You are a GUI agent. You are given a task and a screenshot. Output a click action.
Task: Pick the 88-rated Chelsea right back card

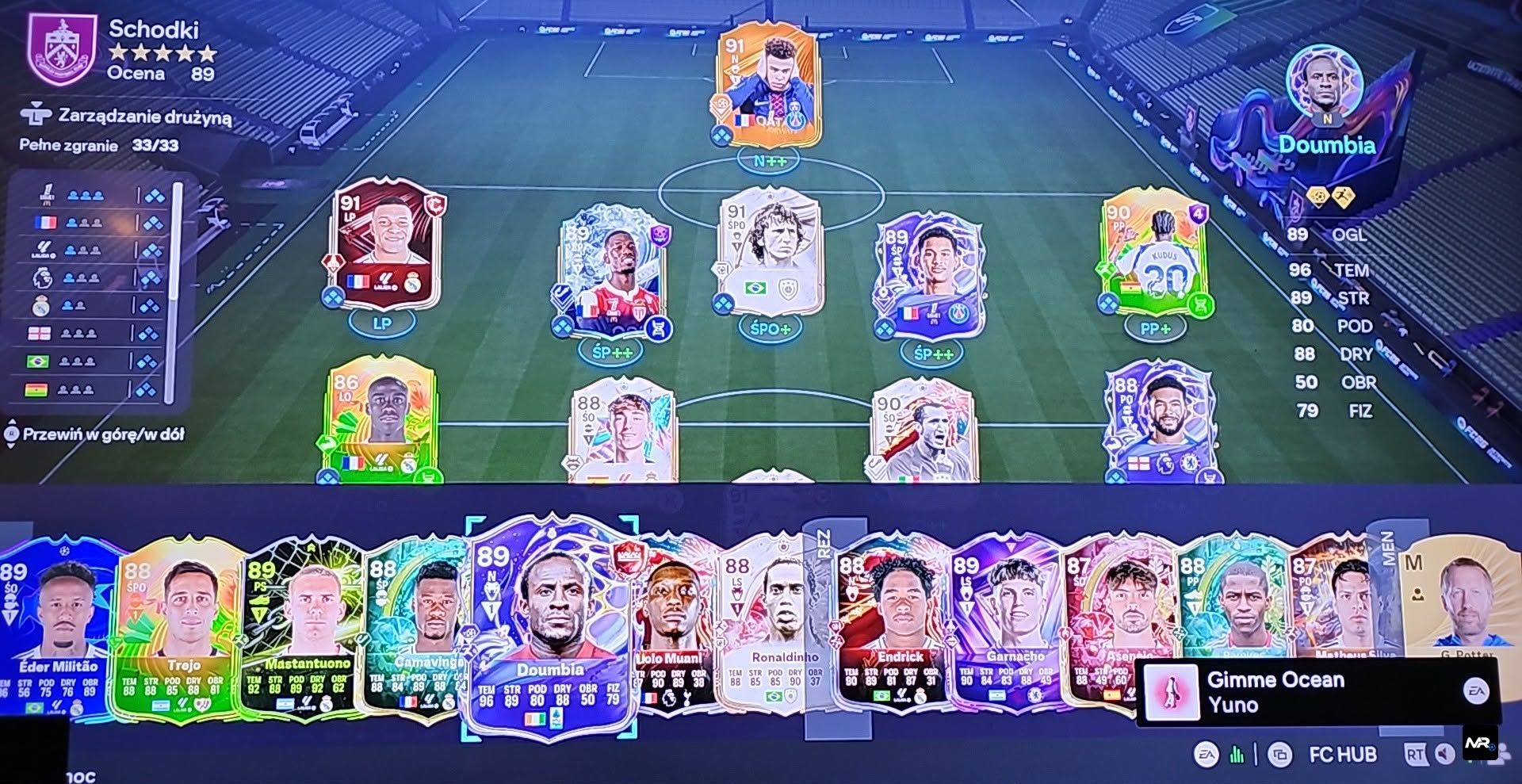point(1162,424)
